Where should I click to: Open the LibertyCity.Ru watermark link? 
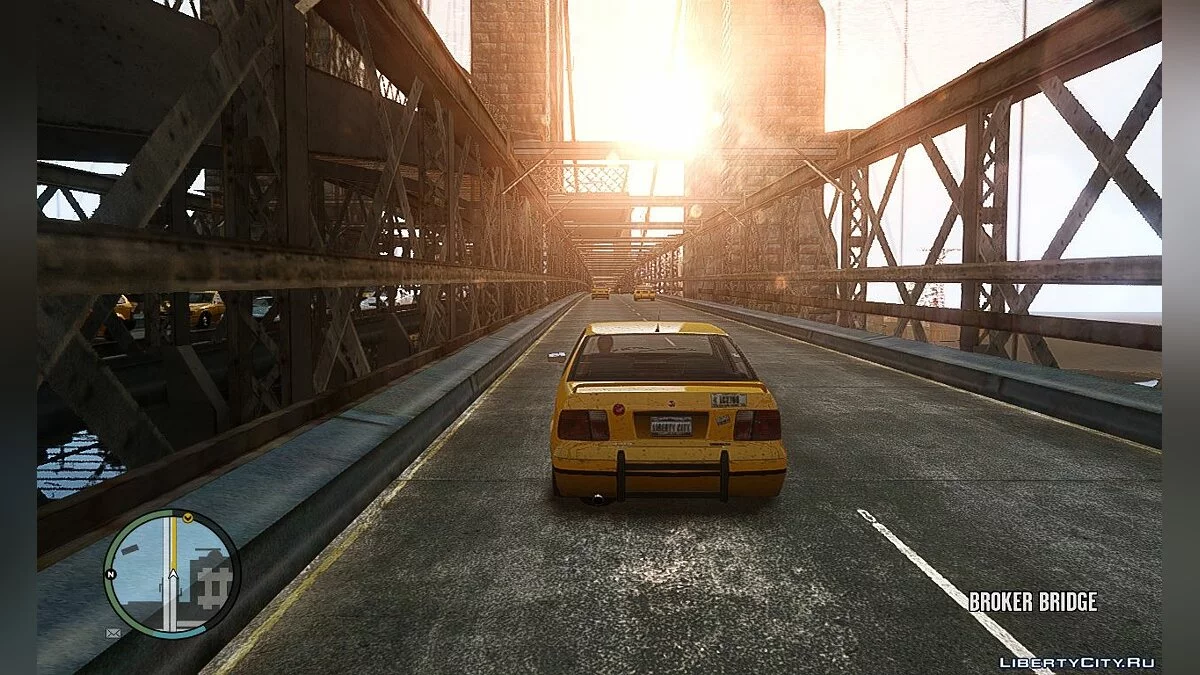point(1077,662)
